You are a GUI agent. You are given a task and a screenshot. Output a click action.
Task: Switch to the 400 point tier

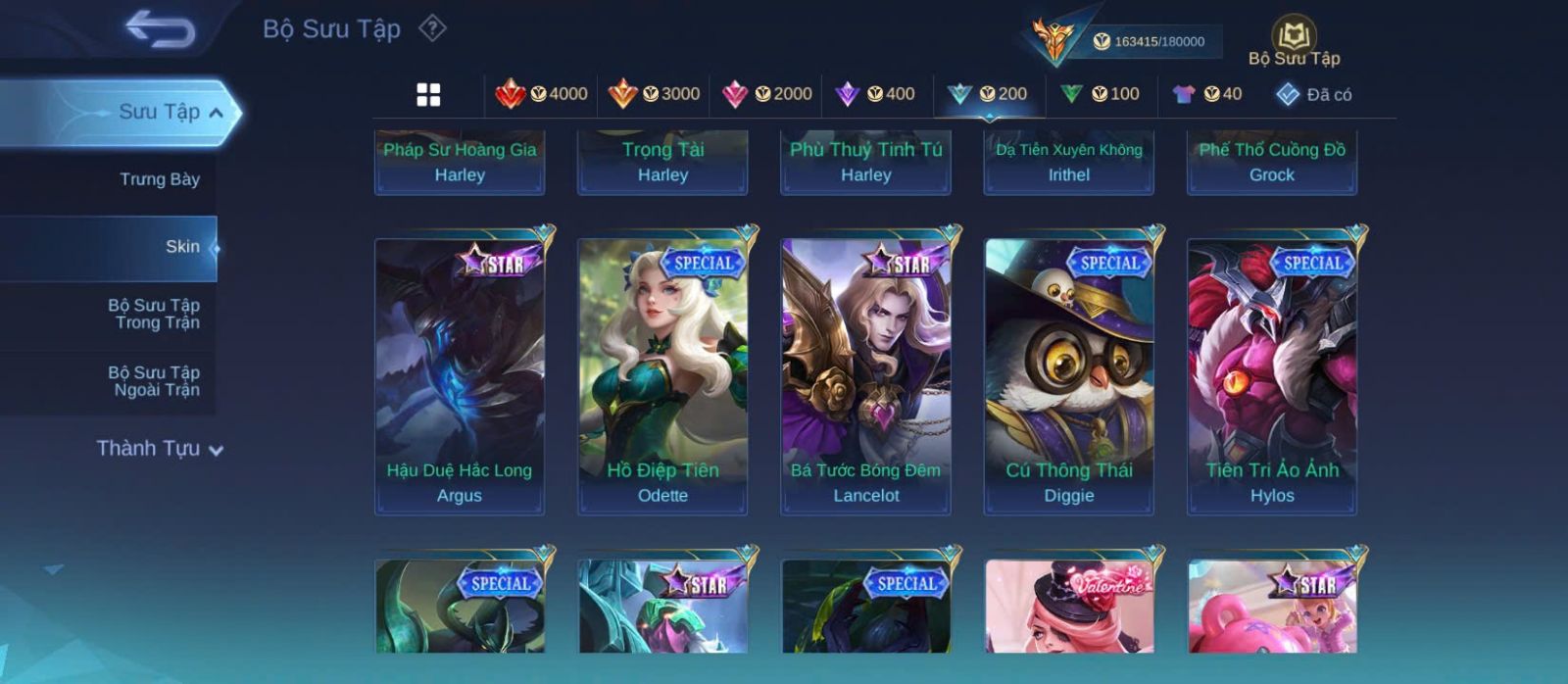click(875, 94)
